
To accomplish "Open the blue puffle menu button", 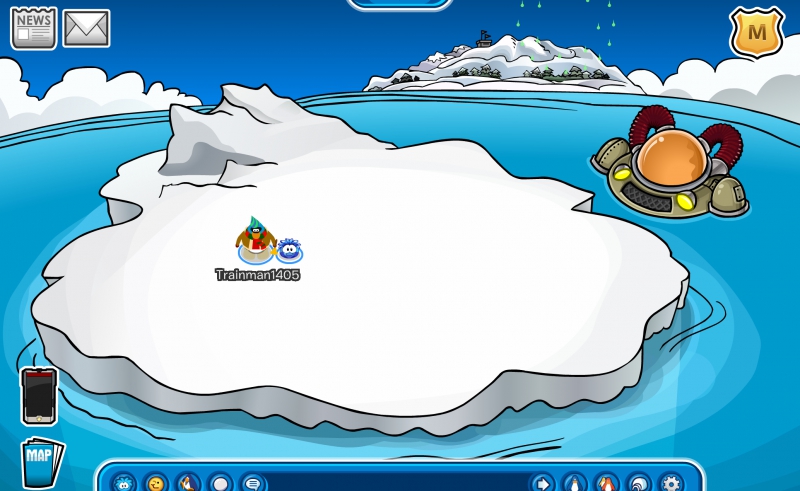I will coord(124,483).
